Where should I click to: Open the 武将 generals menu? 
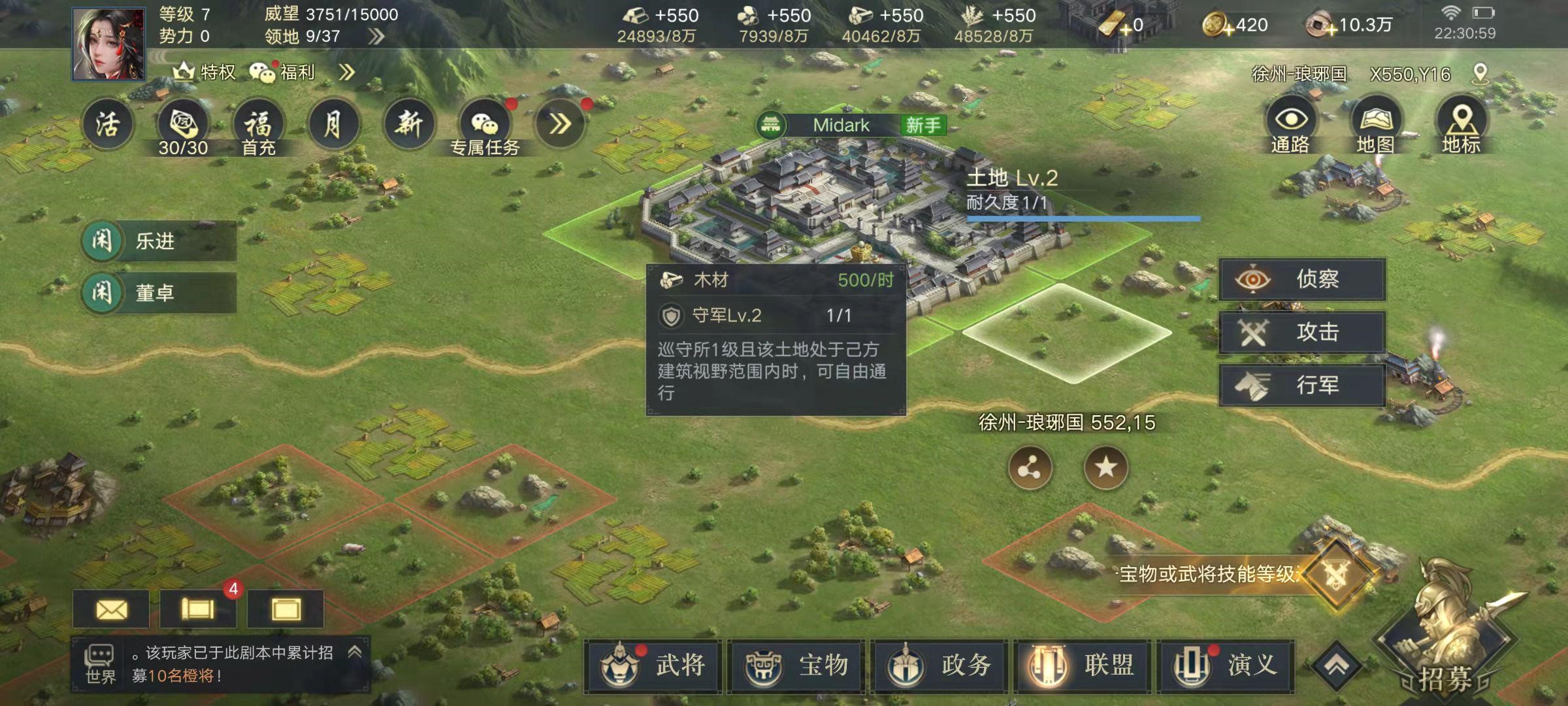[x=653, y=666]
